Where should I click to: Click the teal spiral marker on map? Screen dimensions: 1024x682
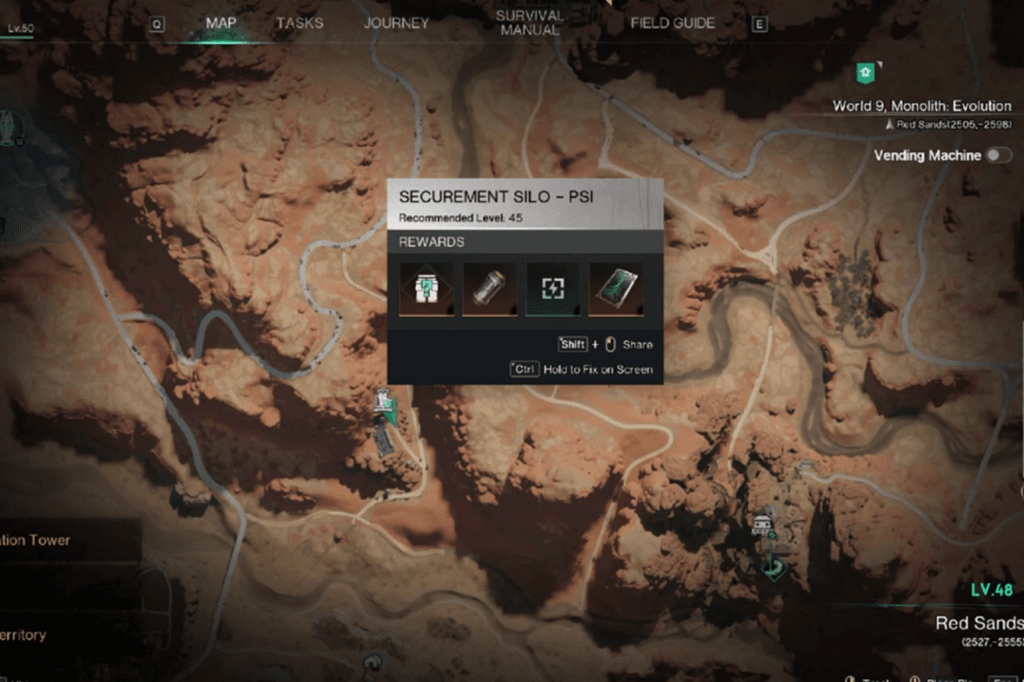pos(773,567)
